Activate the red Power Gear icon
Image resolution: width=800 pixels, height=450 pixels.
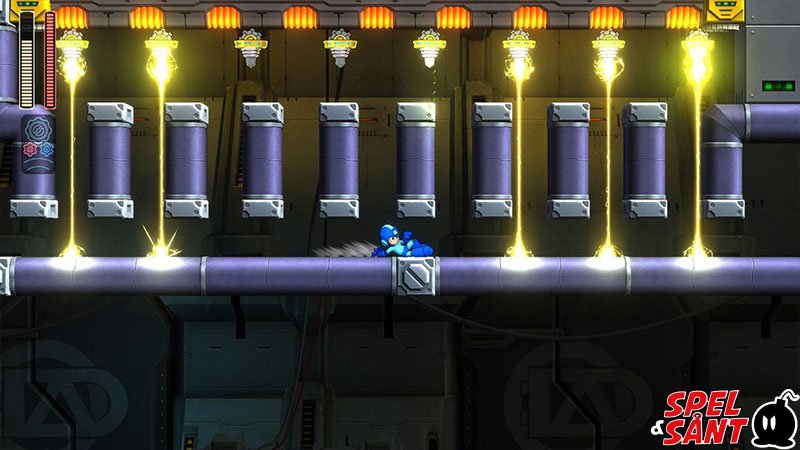coord(30,150)
